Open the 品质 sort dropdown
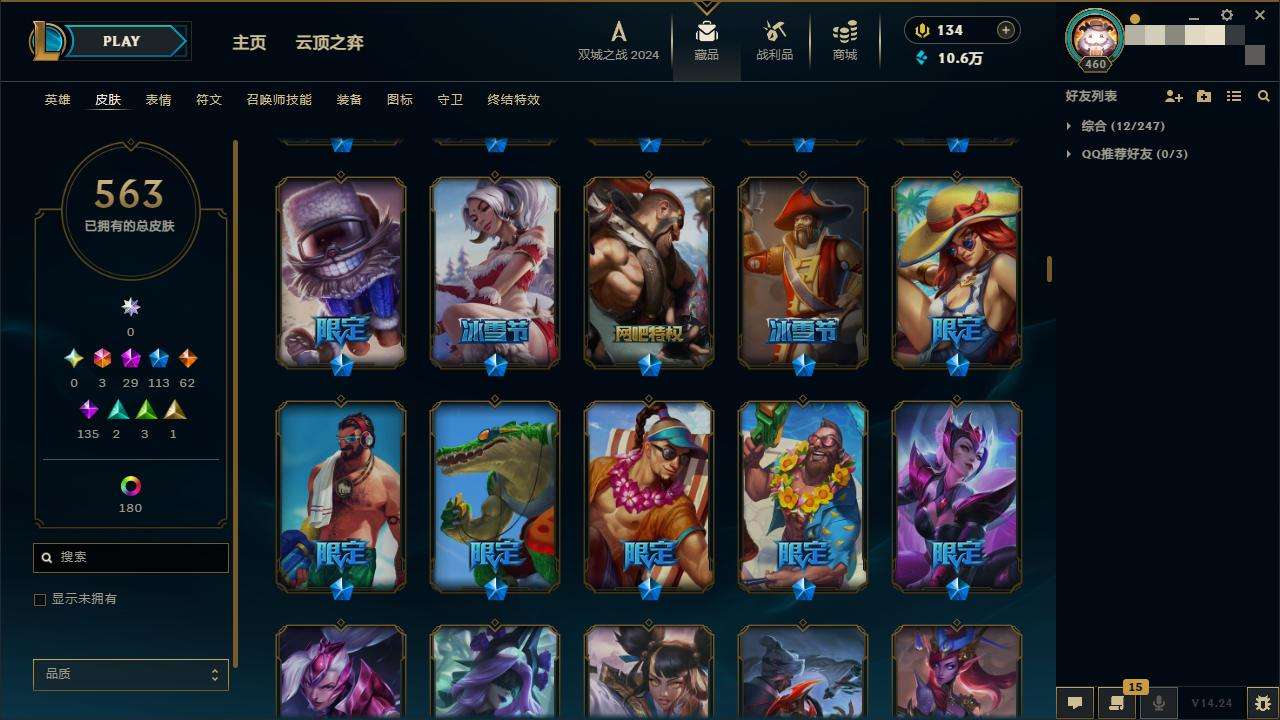The image size is (1280, 720). (131, 675)
